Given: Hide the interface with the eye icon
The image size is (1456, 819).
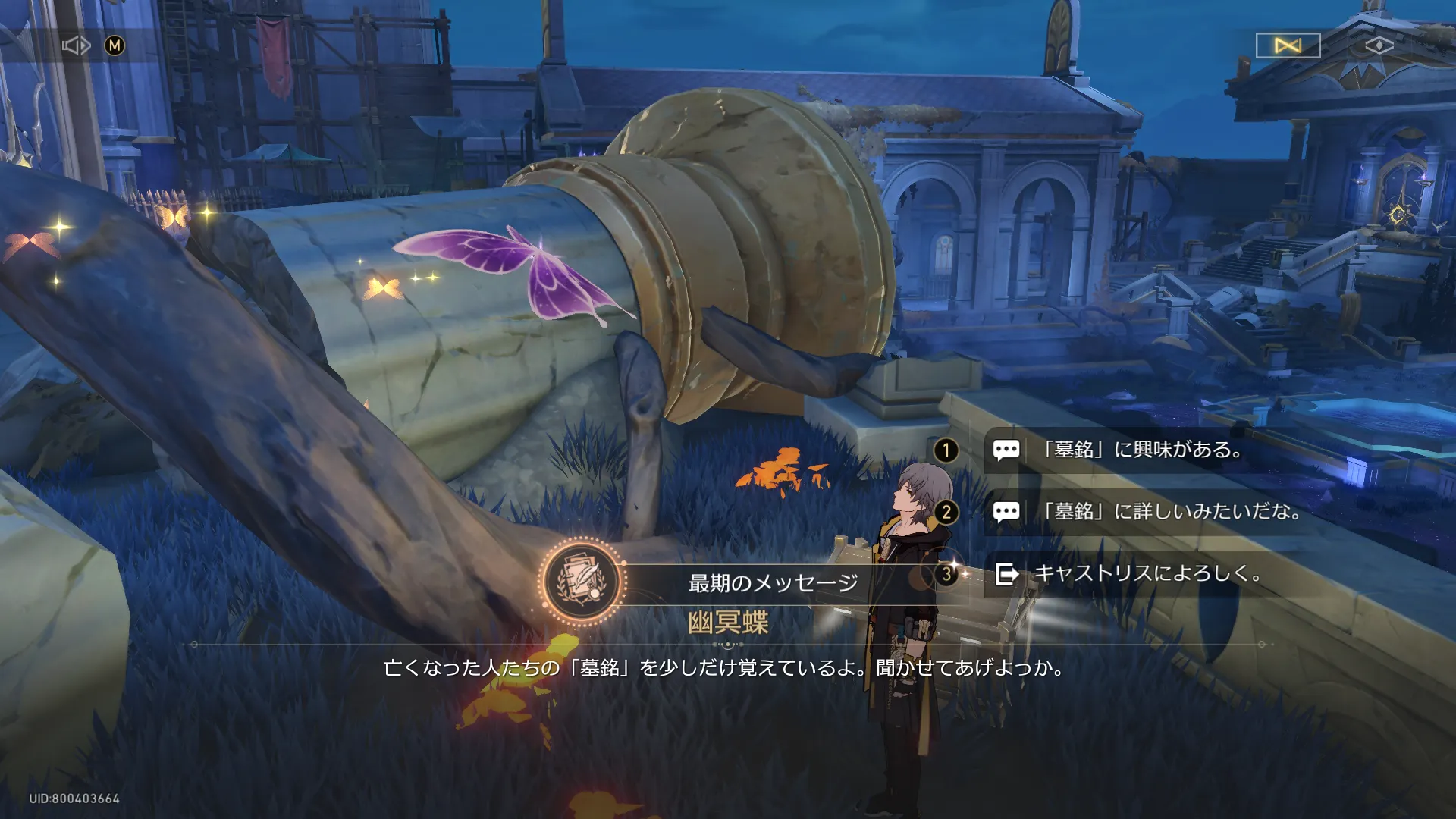Looking at the screenshot, I should point(1379,46).
